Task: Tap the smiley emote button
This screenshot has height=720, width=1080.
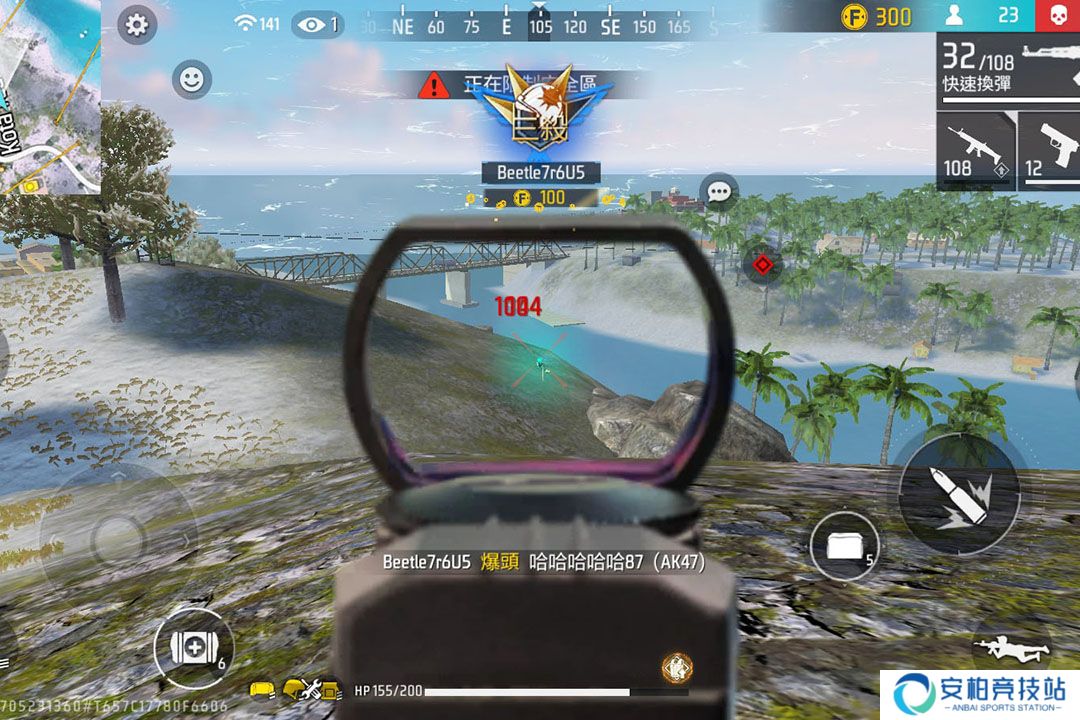Action: [191, 79]
